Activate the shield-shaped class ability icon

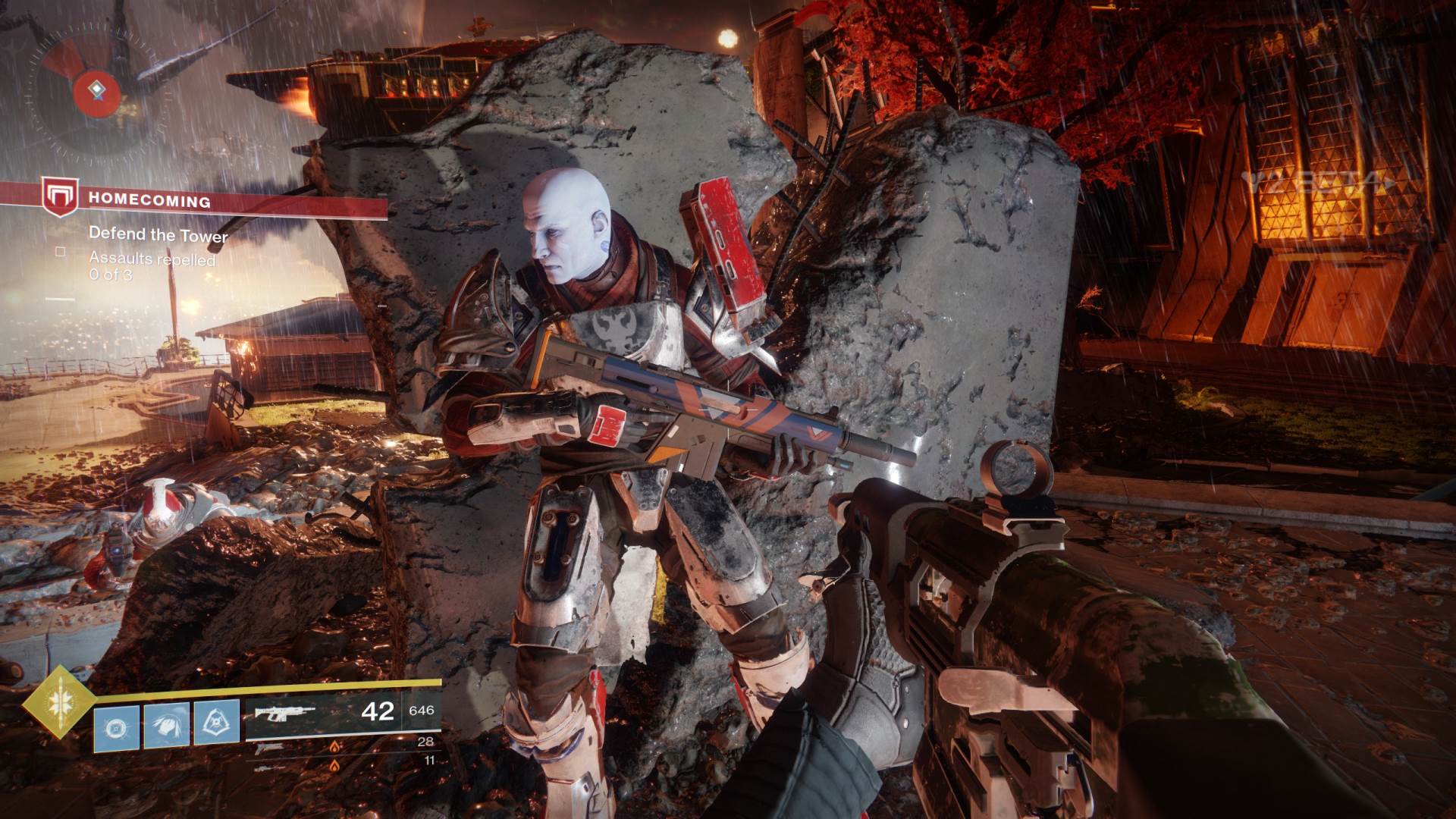tap(216, 723)
